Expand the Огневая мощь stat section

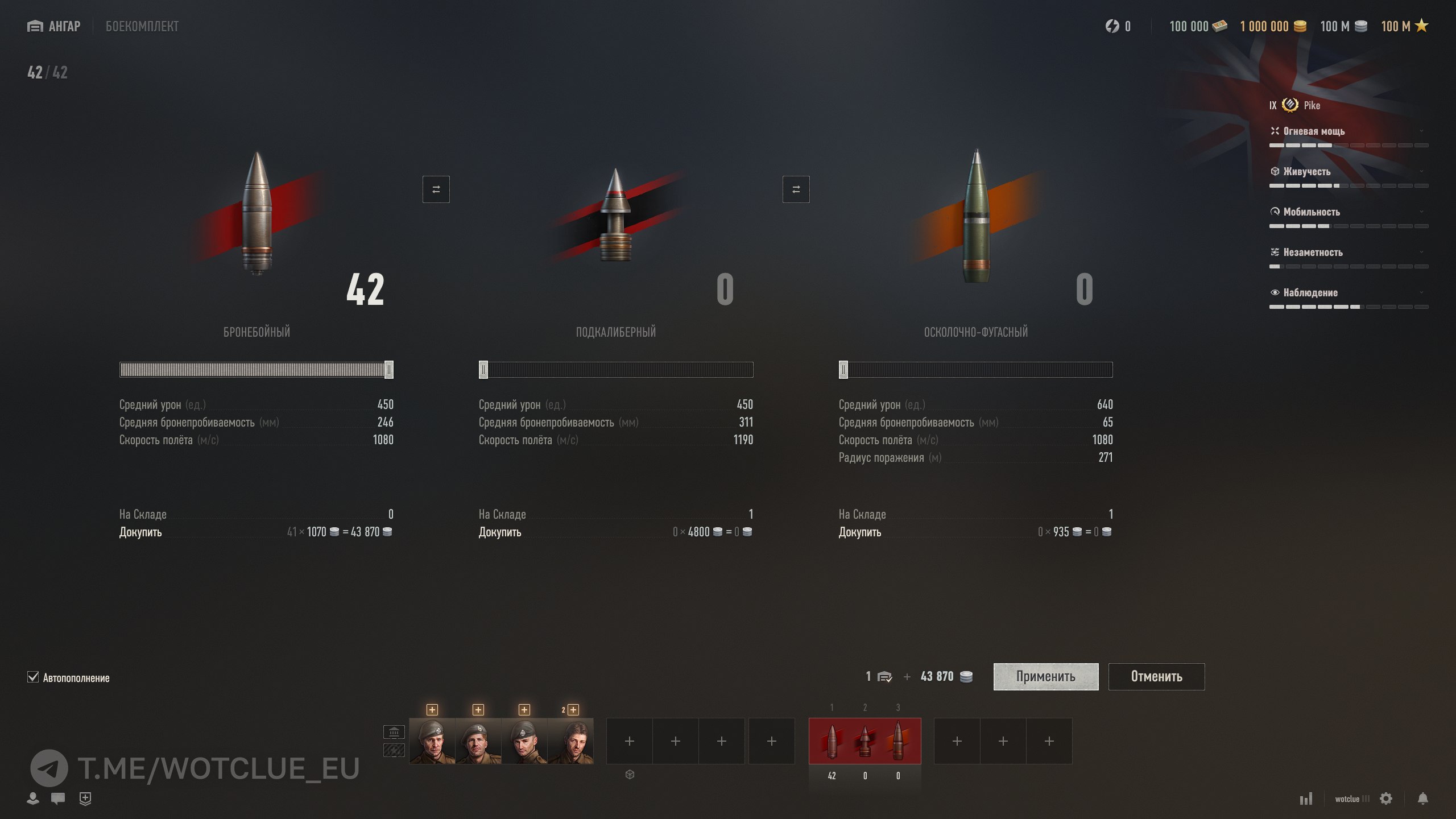point(1348,131)
